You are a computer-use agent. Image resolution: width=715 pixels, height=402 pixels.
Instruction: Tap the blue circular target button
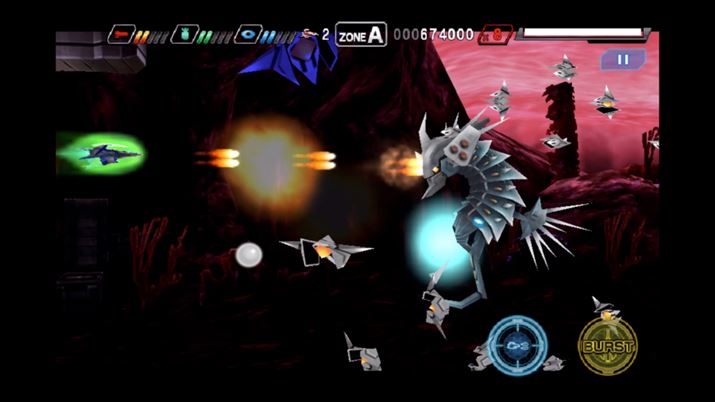click(x=518, y=345)
